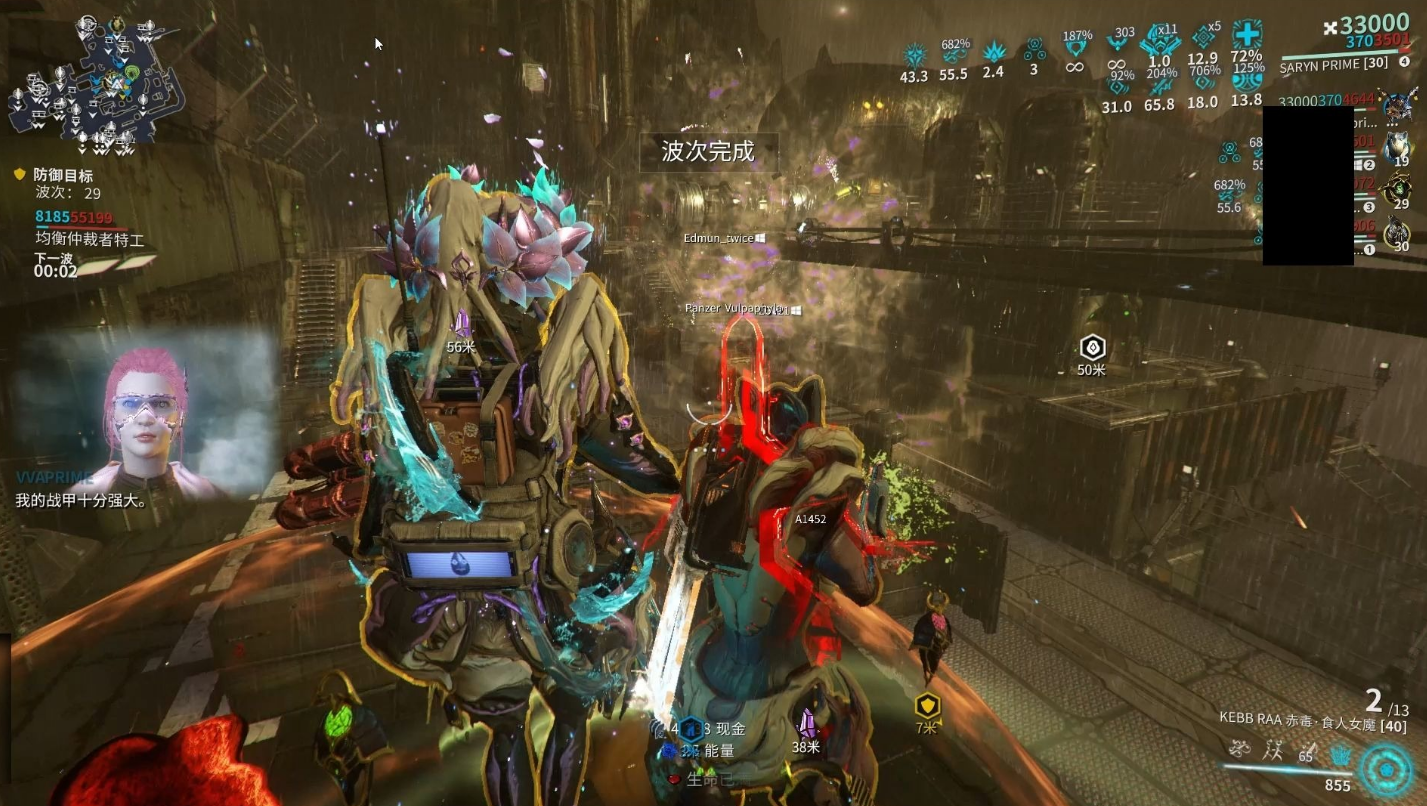Select the squad member portrait ranked 19

pyautogui.click(x=1398, y=147)
